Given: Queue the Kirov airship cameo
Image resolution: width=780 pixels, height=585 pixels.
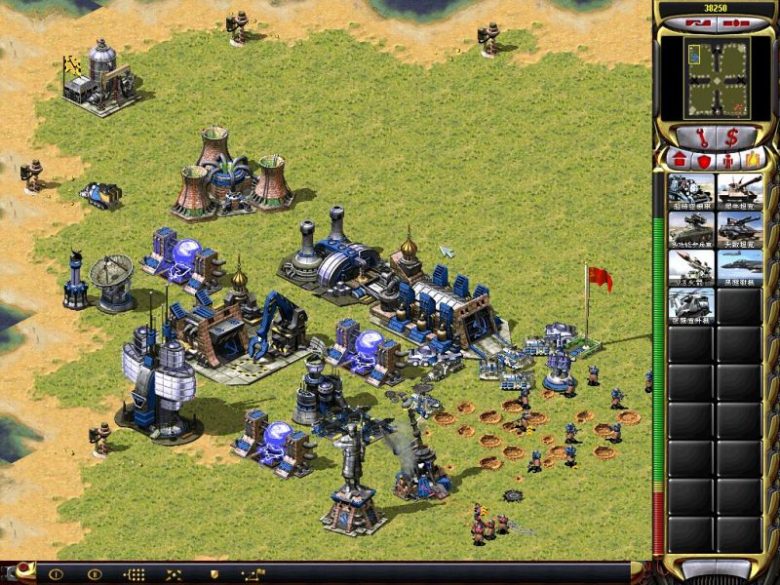Looking at the screenshot, I should (x=740, y=267).
